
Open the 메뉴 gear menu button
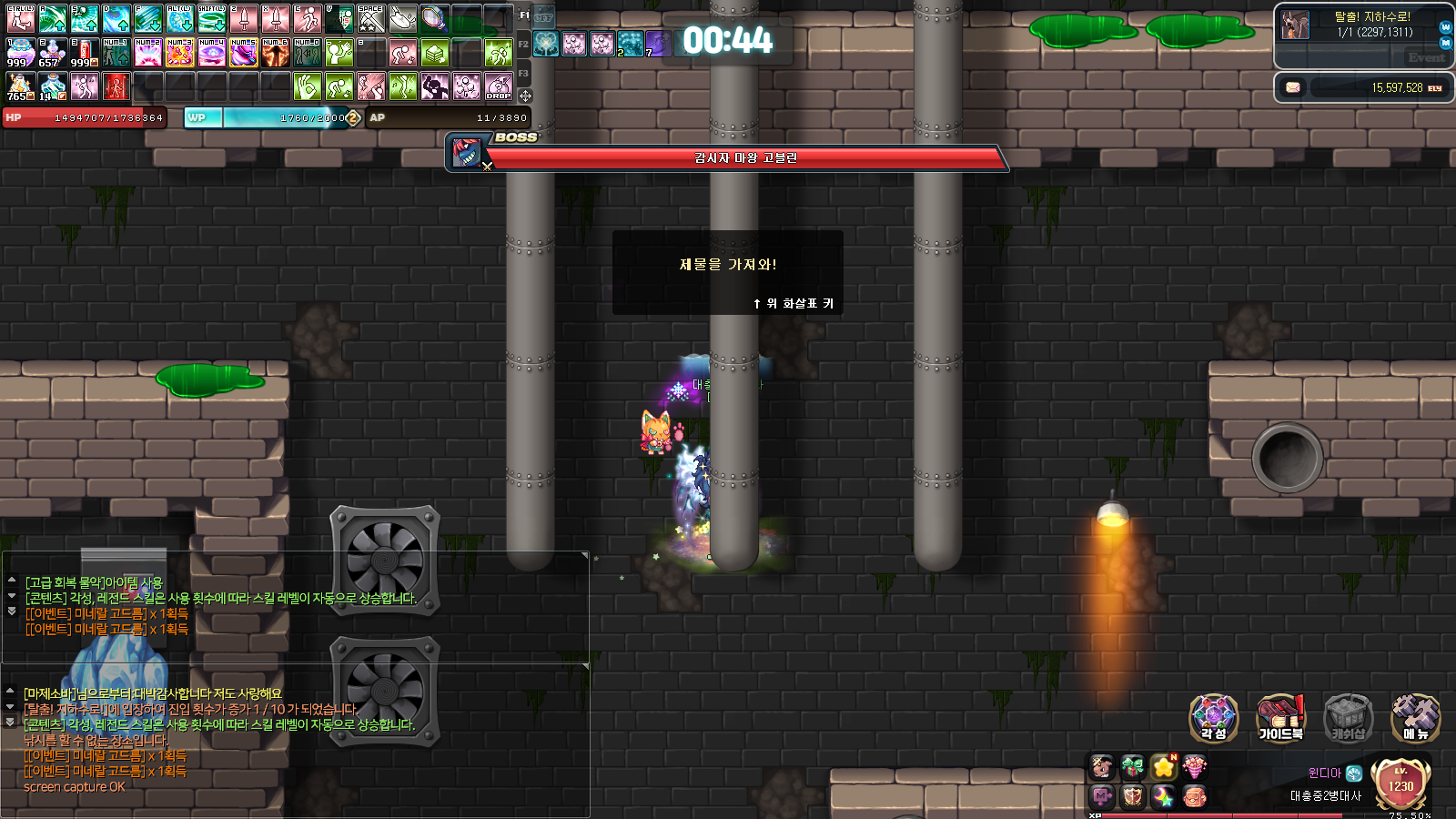pyautogui.click(x=1415, y=716)
